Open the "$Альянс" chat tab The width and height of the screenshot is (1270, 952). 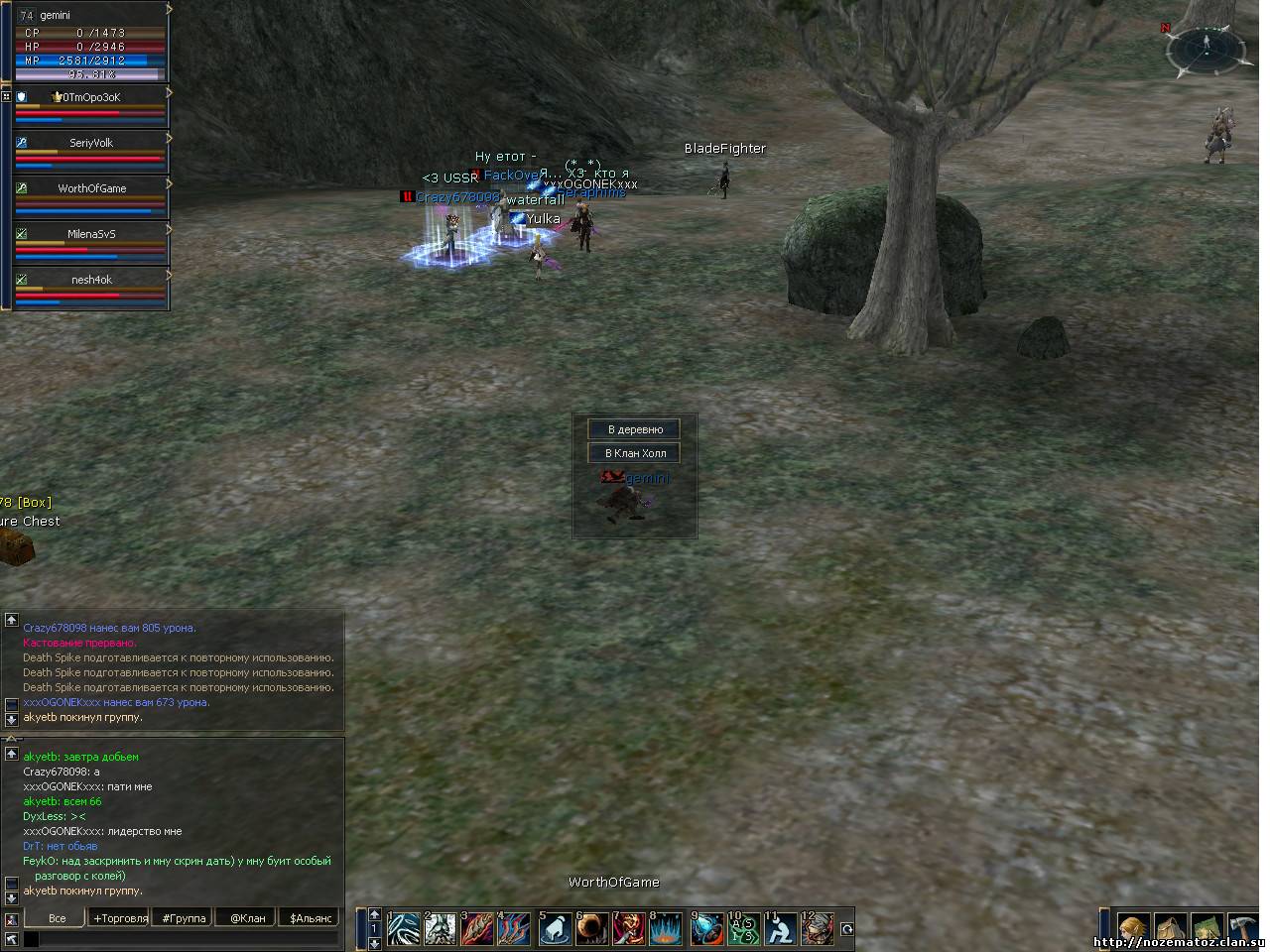pos(311,918)
